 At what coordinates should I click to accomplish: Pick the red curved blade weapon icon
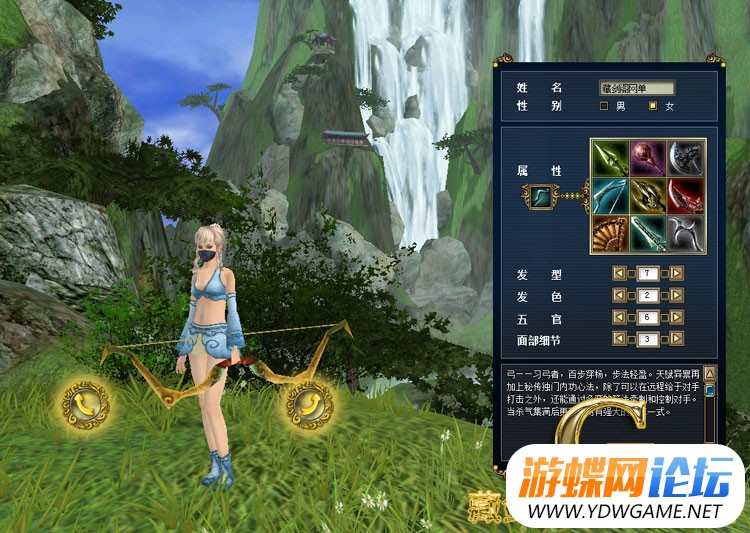pyautogui.click(x=687, y=195)
